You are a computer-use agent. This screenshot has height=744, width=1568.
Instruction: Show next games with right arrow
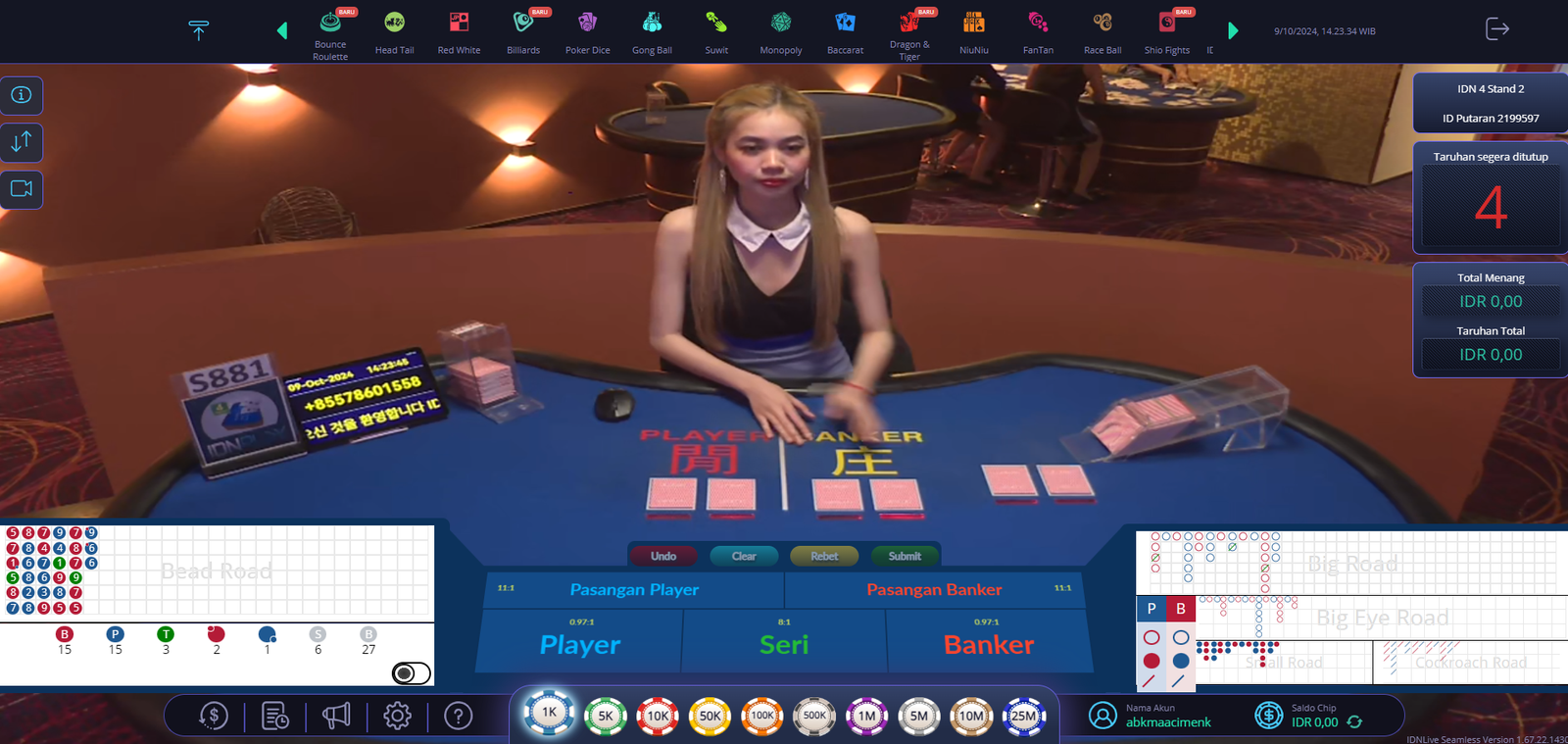tap(1233, 31)
